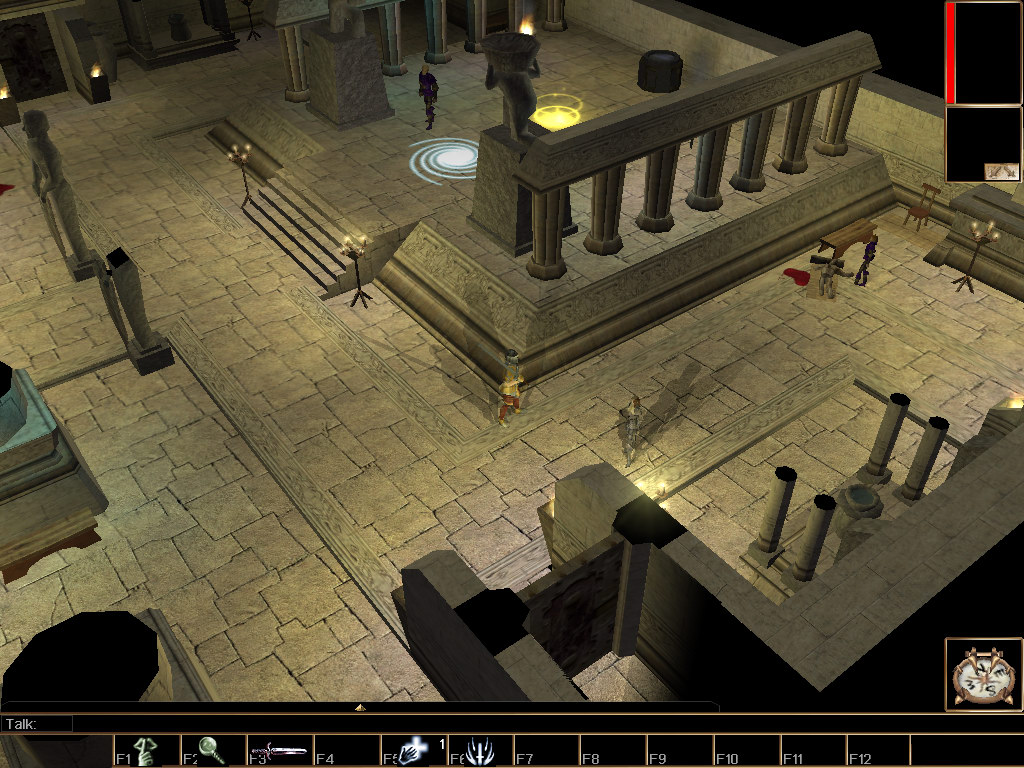Expand the chat log with the gold arrow
Screen dimensions: 1024x768
(x=360, y=707)
